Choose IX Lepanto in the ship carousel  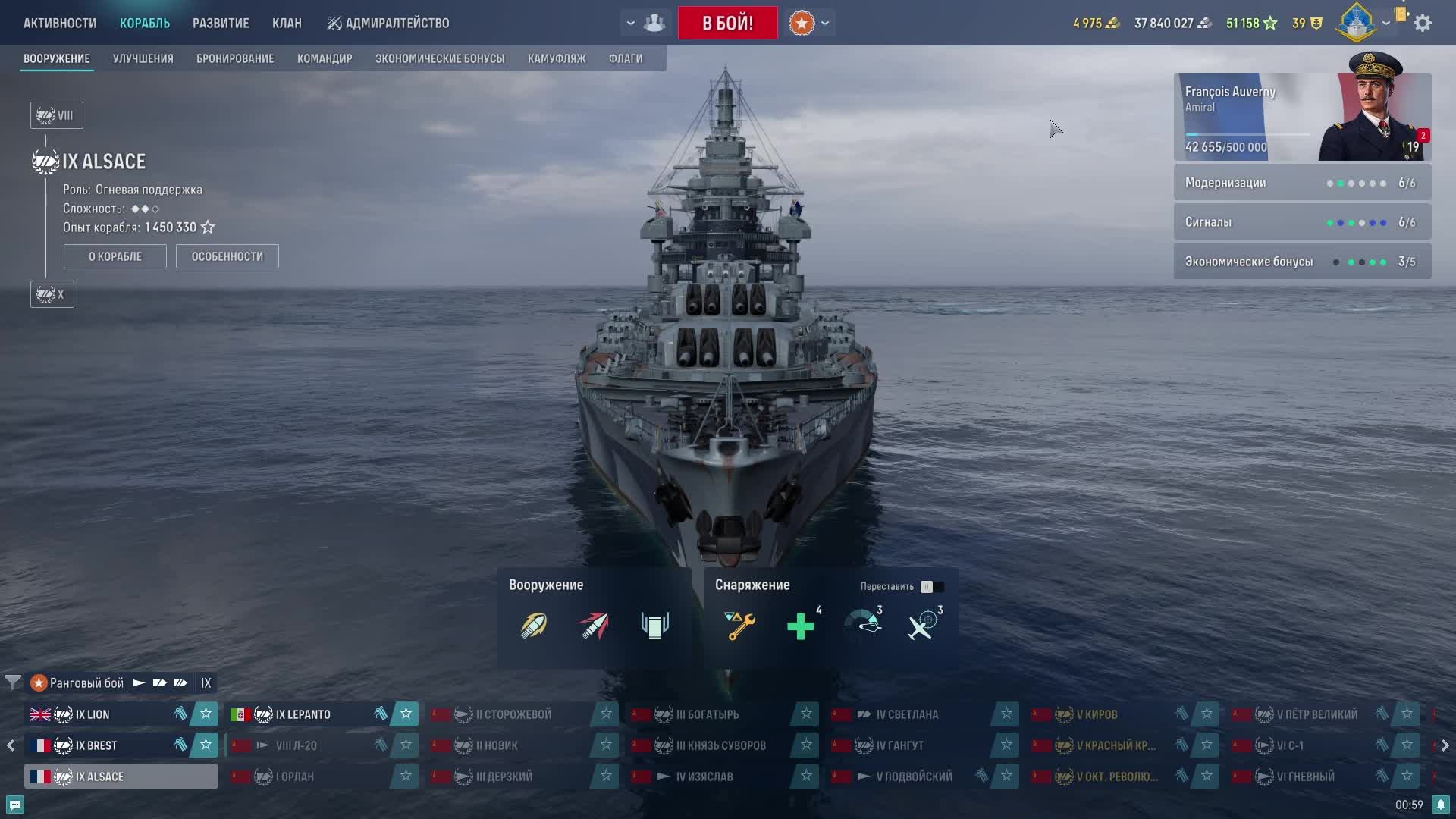303,714
